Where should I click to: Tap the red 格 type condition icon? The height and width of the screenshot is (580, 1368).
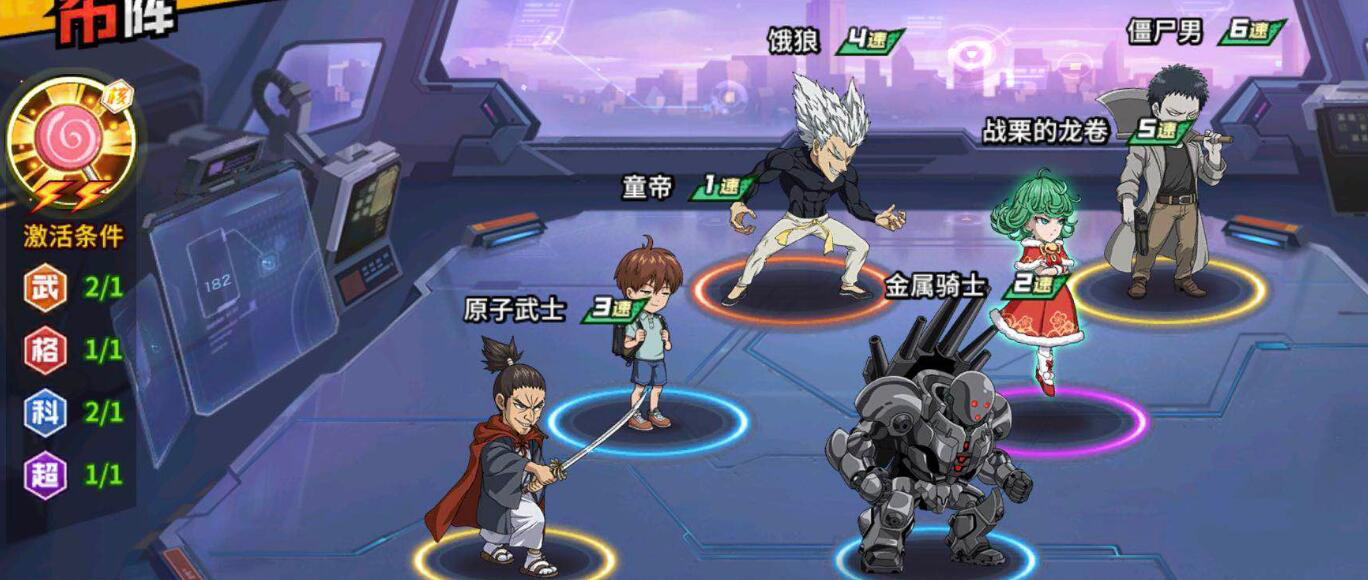(45, 350)
